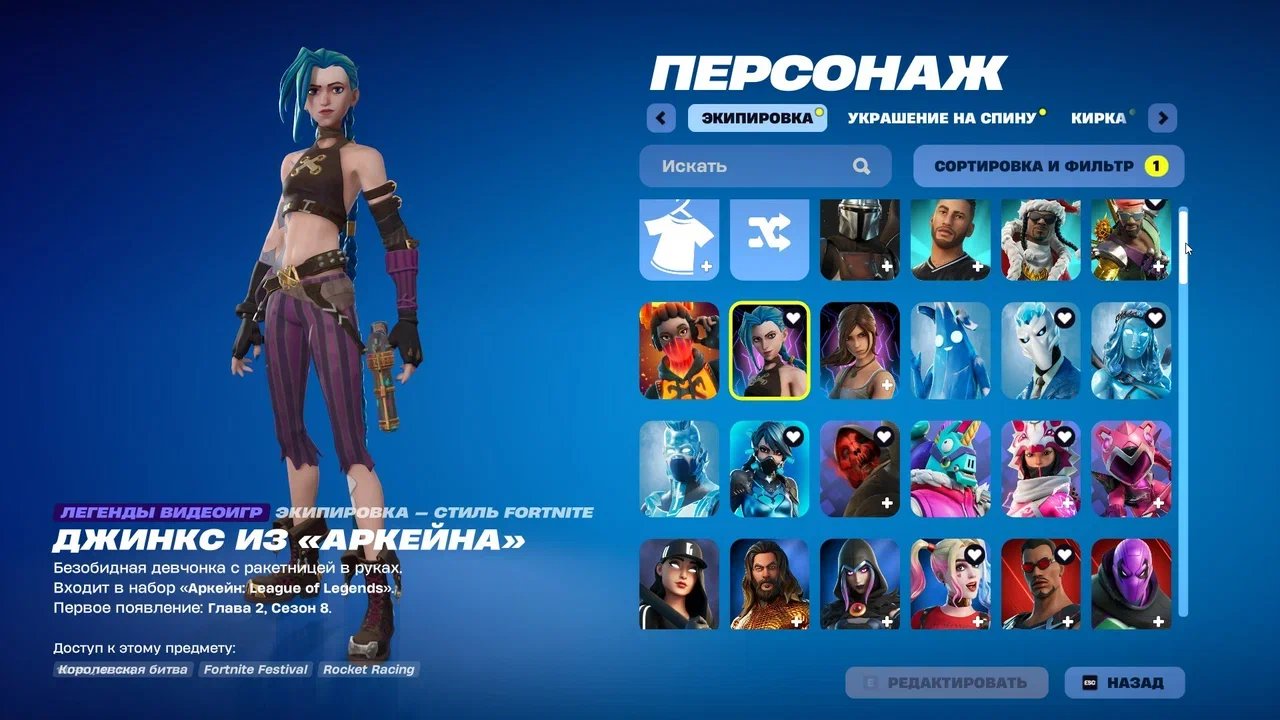The height and width of the screenshot is (720, 1280).
Task: Click the right arrow beside КИРКА
Action: tap(1162, 118)
